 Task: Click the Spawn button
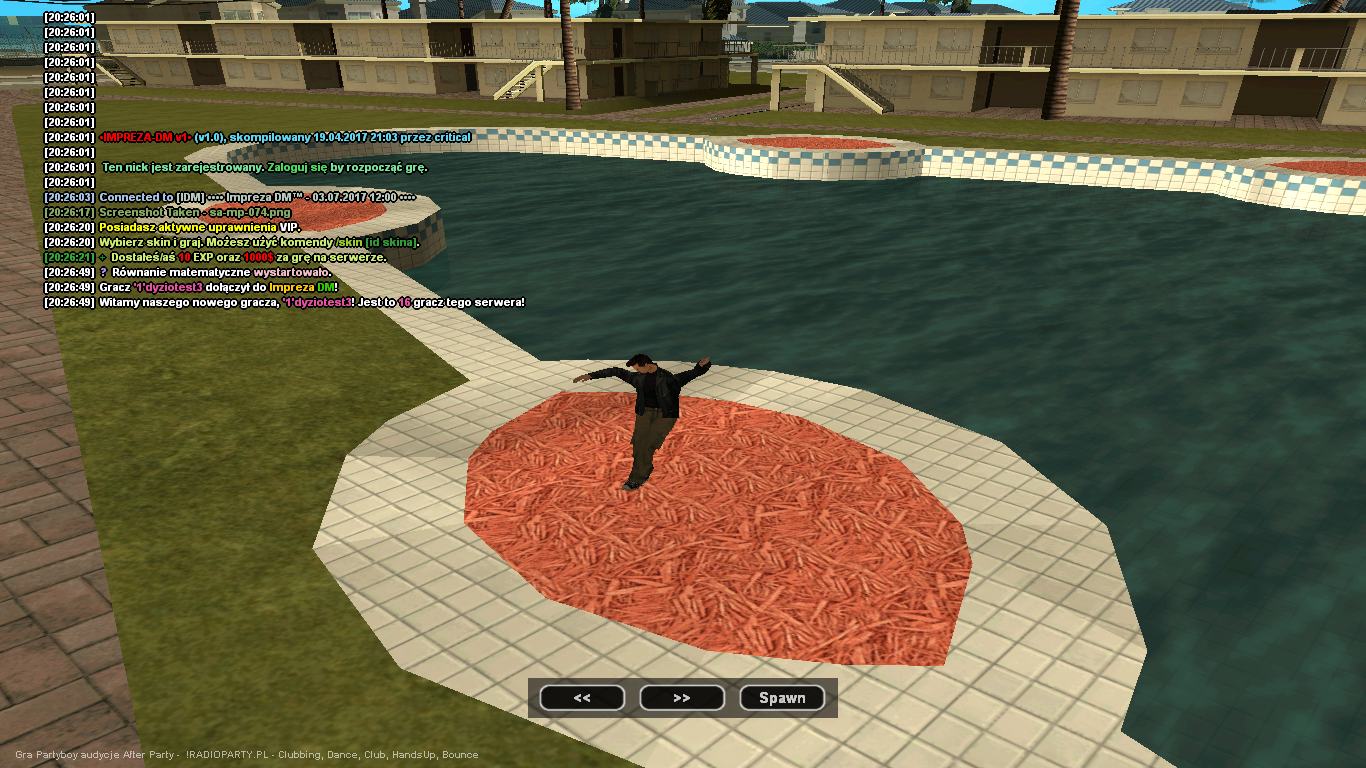[x=782, y=698]
